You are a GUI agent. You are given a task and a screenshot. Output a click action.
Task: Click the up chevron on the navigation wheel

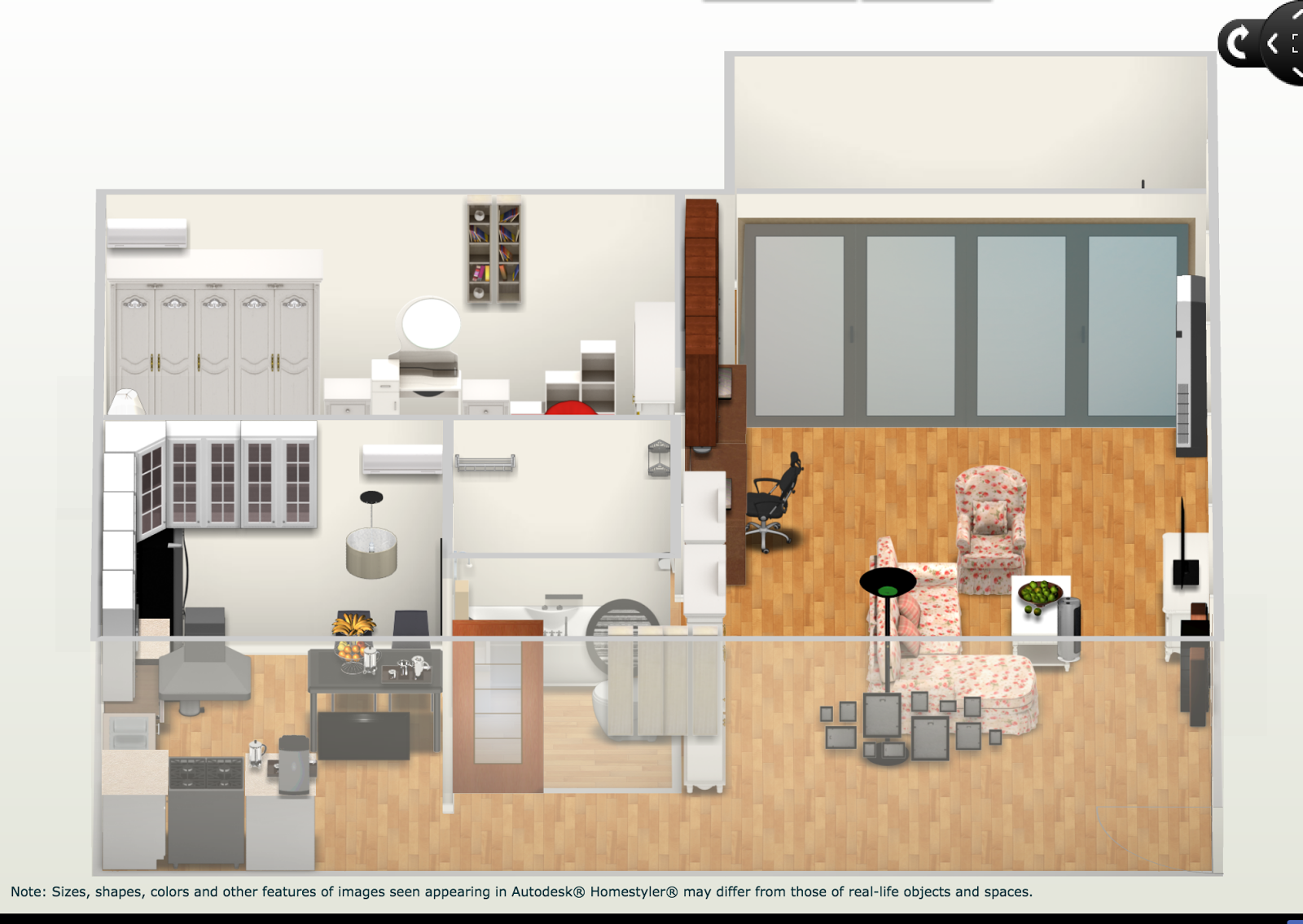pyautogui.click(x=1297, y=14)
